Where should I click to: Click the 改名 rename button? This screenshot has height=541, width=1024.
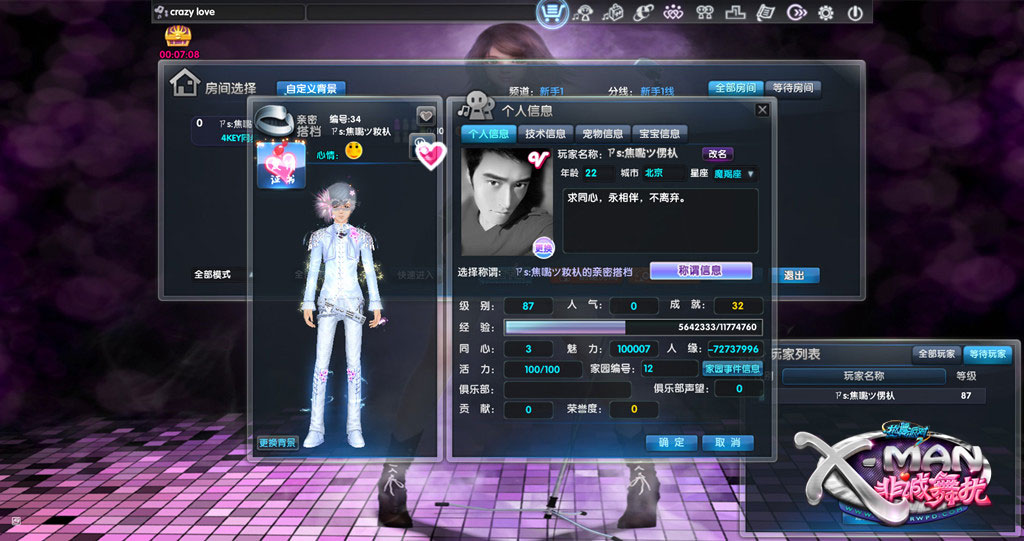pos(718,154)
